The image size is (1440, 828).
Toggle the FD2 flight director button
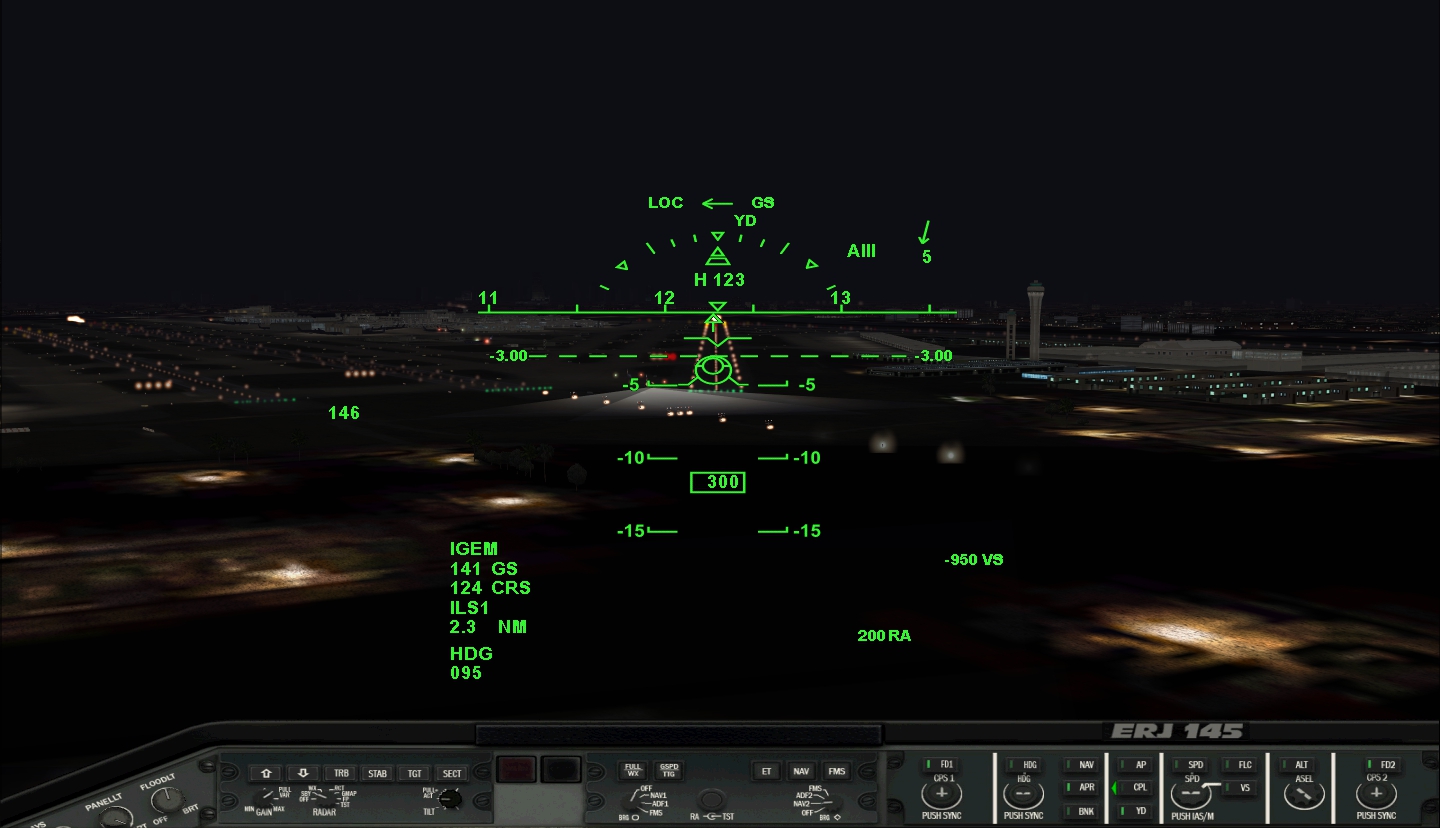pos(1384,765)
